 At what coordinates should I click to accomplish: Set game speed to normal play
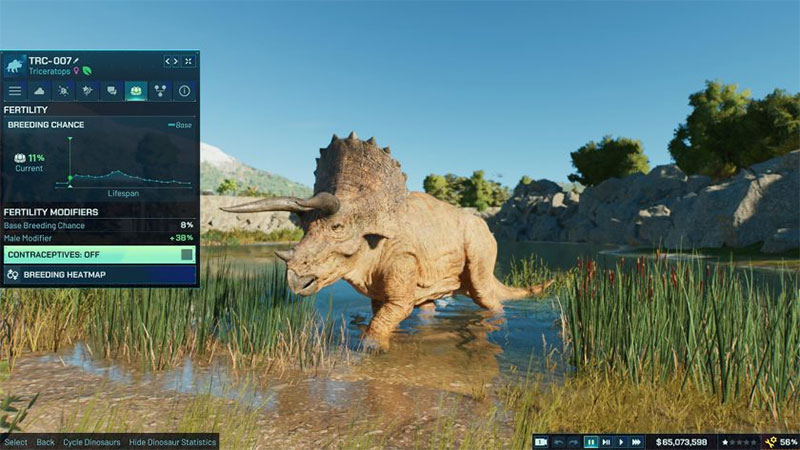621,441
